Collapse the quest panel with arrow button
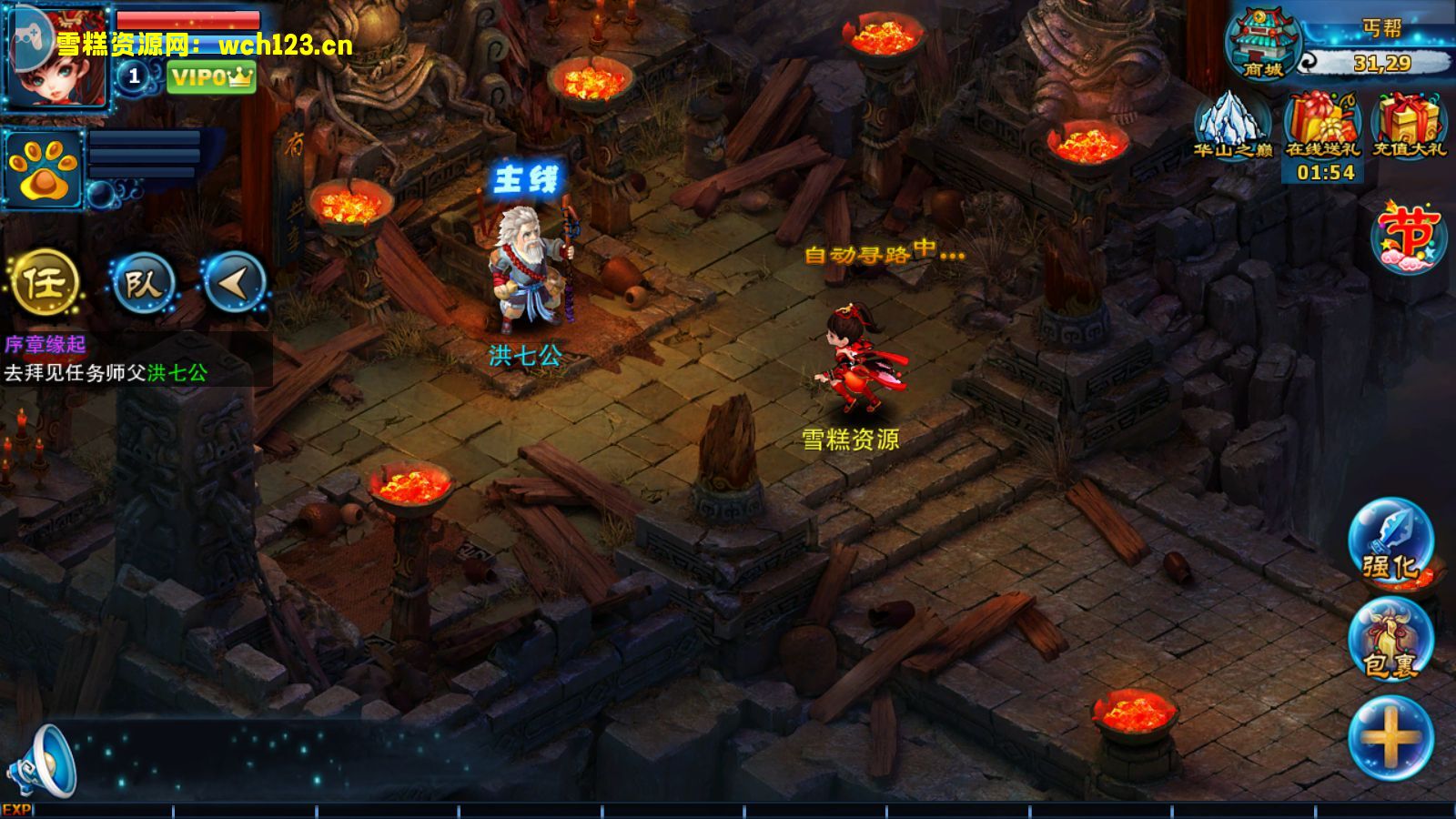Screen dimensions: 1456x819 coord(234,283)
